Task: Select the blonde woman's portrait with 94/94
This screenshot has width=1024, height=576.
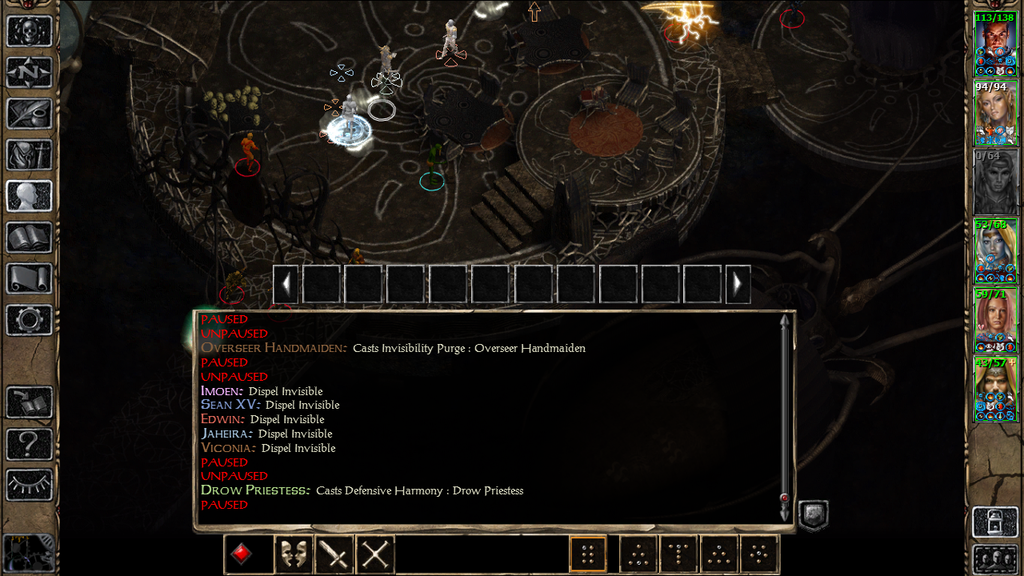Action: [x=995, y=113]
